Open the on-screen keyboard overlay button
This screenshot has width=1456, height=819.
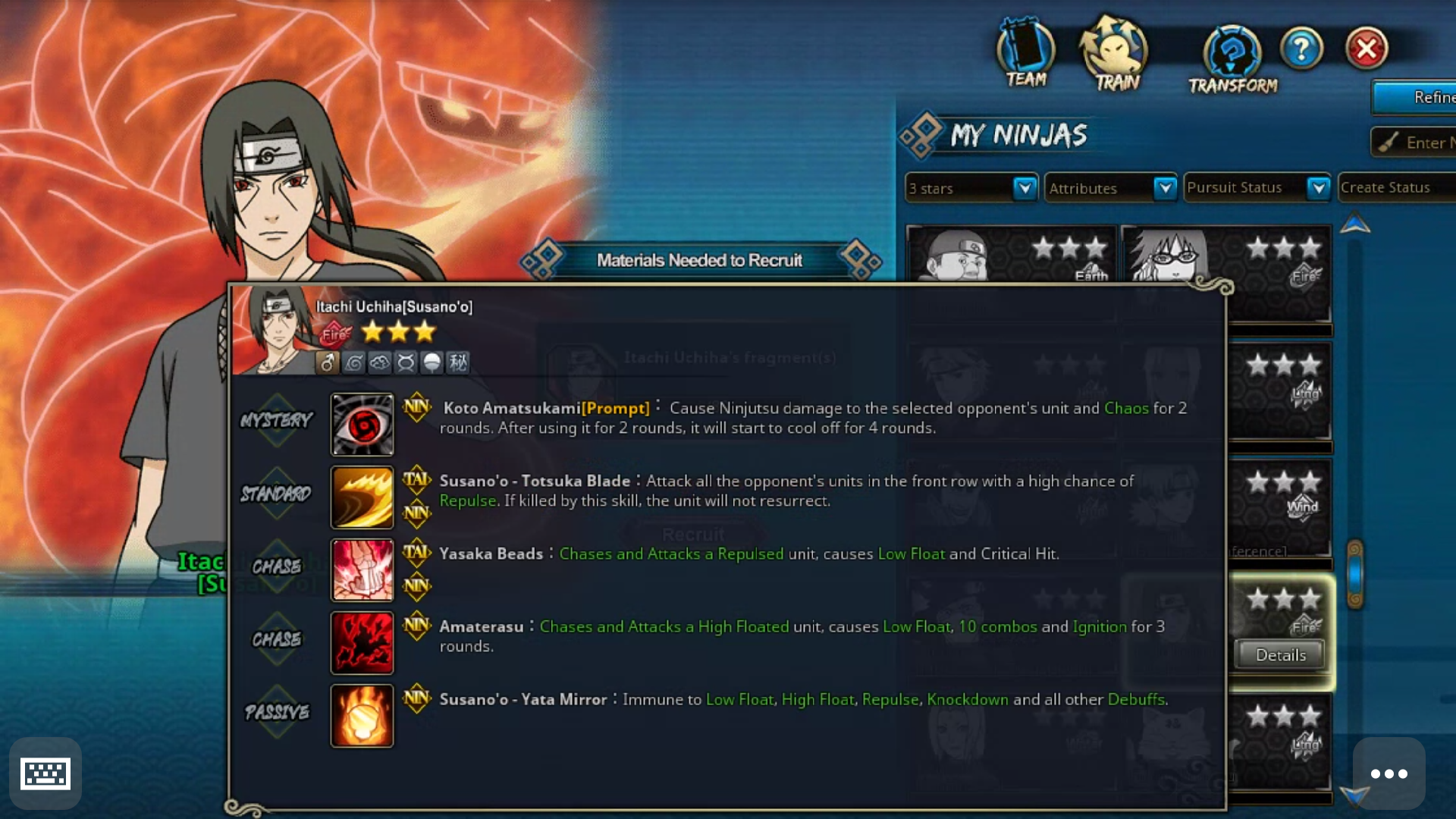(x=45, y=773)
